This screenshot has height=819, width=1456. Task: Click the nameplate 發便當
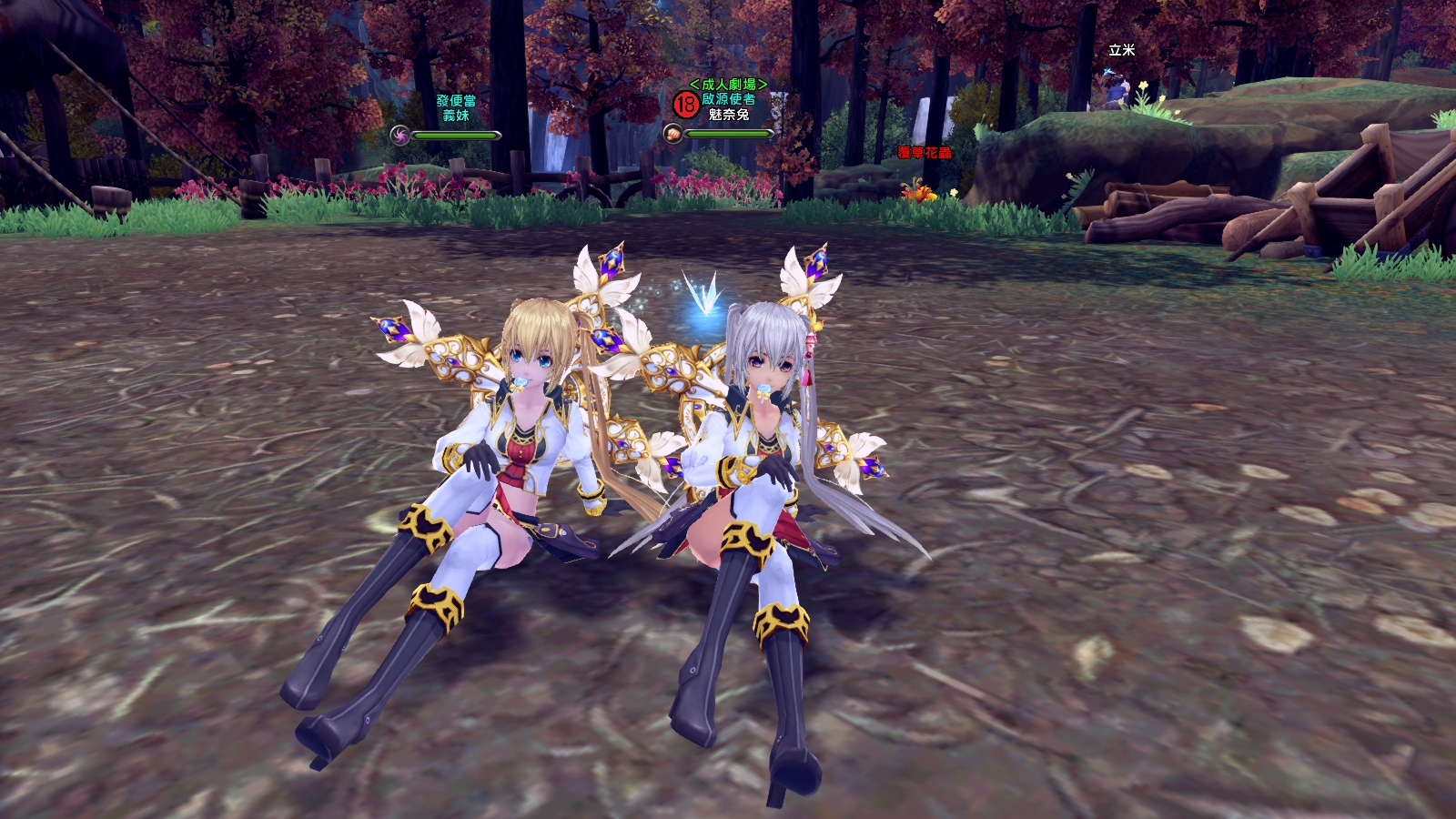[457, 102]
